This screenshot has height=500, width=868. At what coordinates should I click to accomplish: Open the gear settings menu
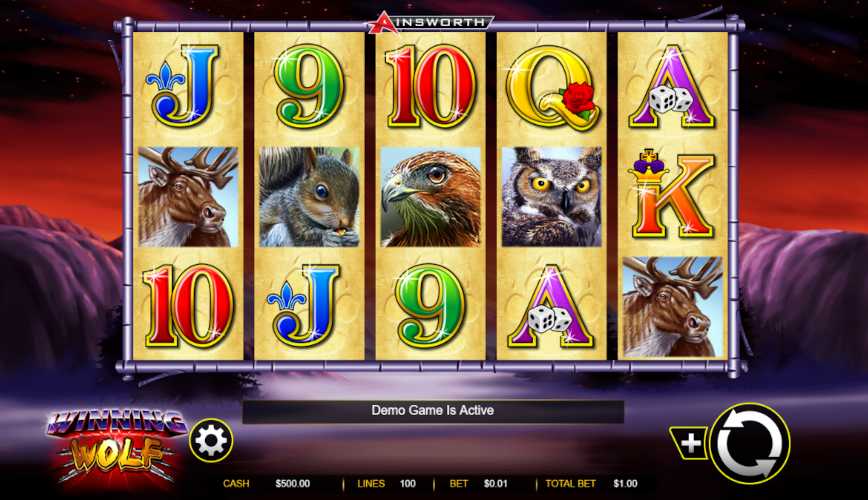click(x=211, y=440)
